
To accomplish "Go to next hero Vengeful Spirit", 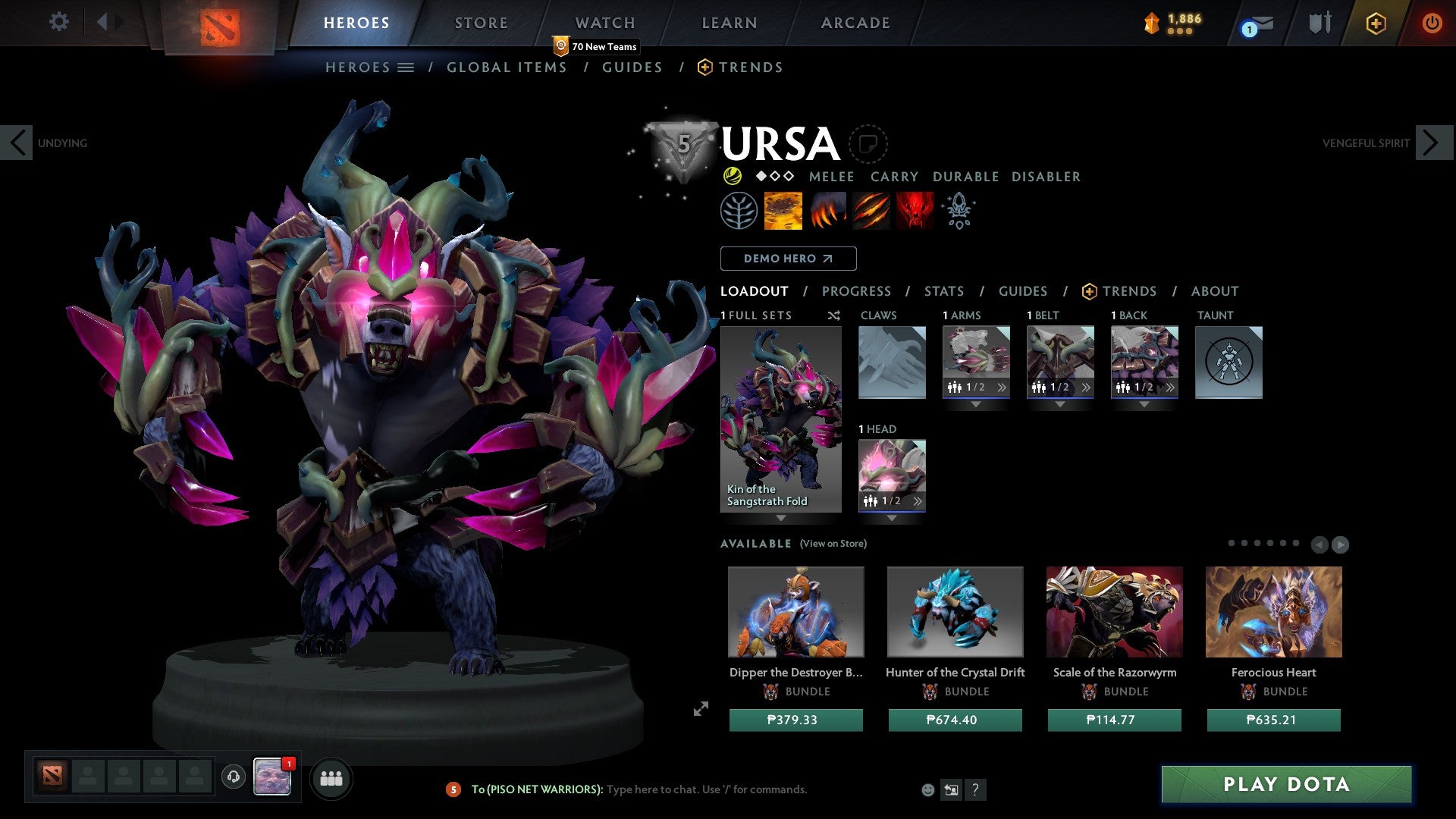I will [1432, 143].
